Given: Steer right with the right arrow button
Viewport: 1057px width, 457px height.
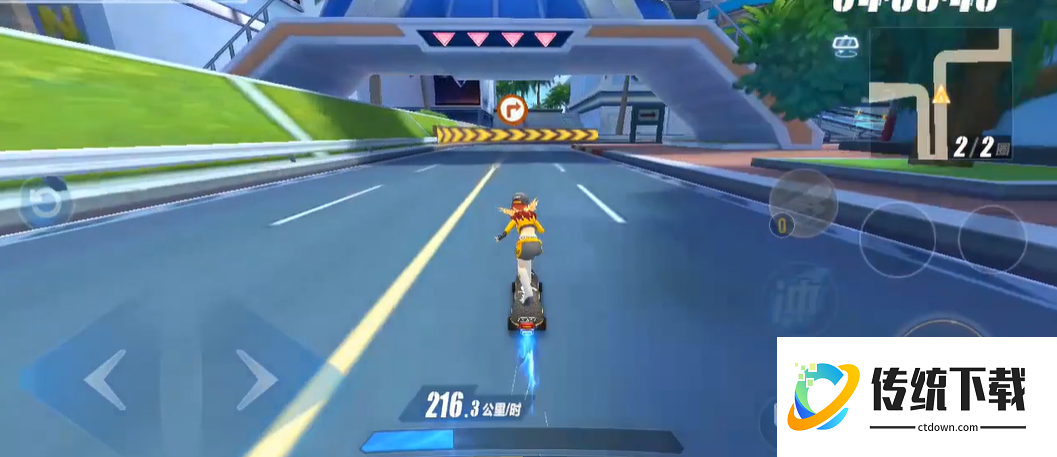Looking at the screenshot, I should tap(257, 380).
